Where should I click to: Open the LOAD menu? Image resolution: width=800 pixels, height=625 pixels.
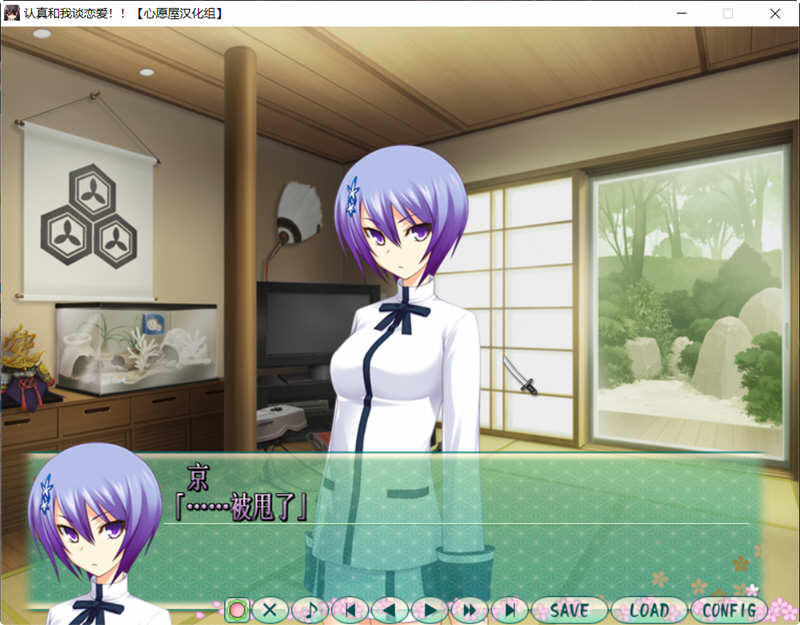click(648, 609)
